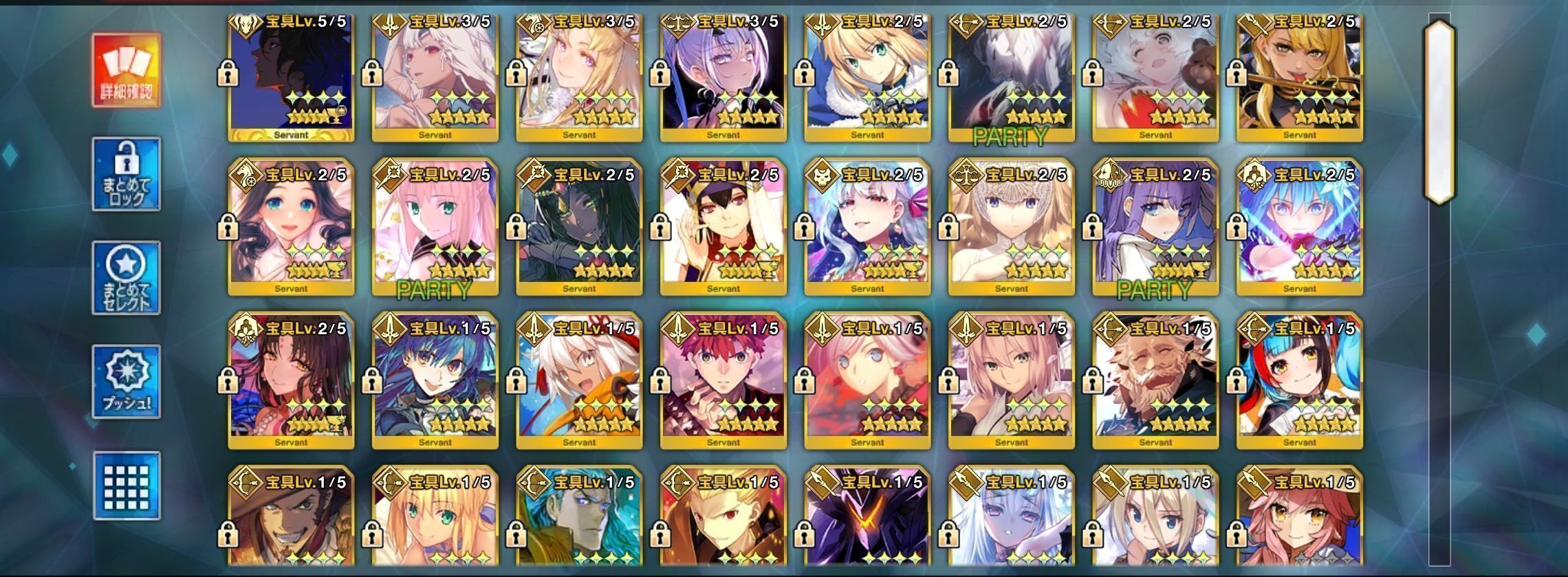Screen dimensions: 1568x577
Task: Choose the servant with blue, red and black hair
Action: click(x=1299, y=382)
